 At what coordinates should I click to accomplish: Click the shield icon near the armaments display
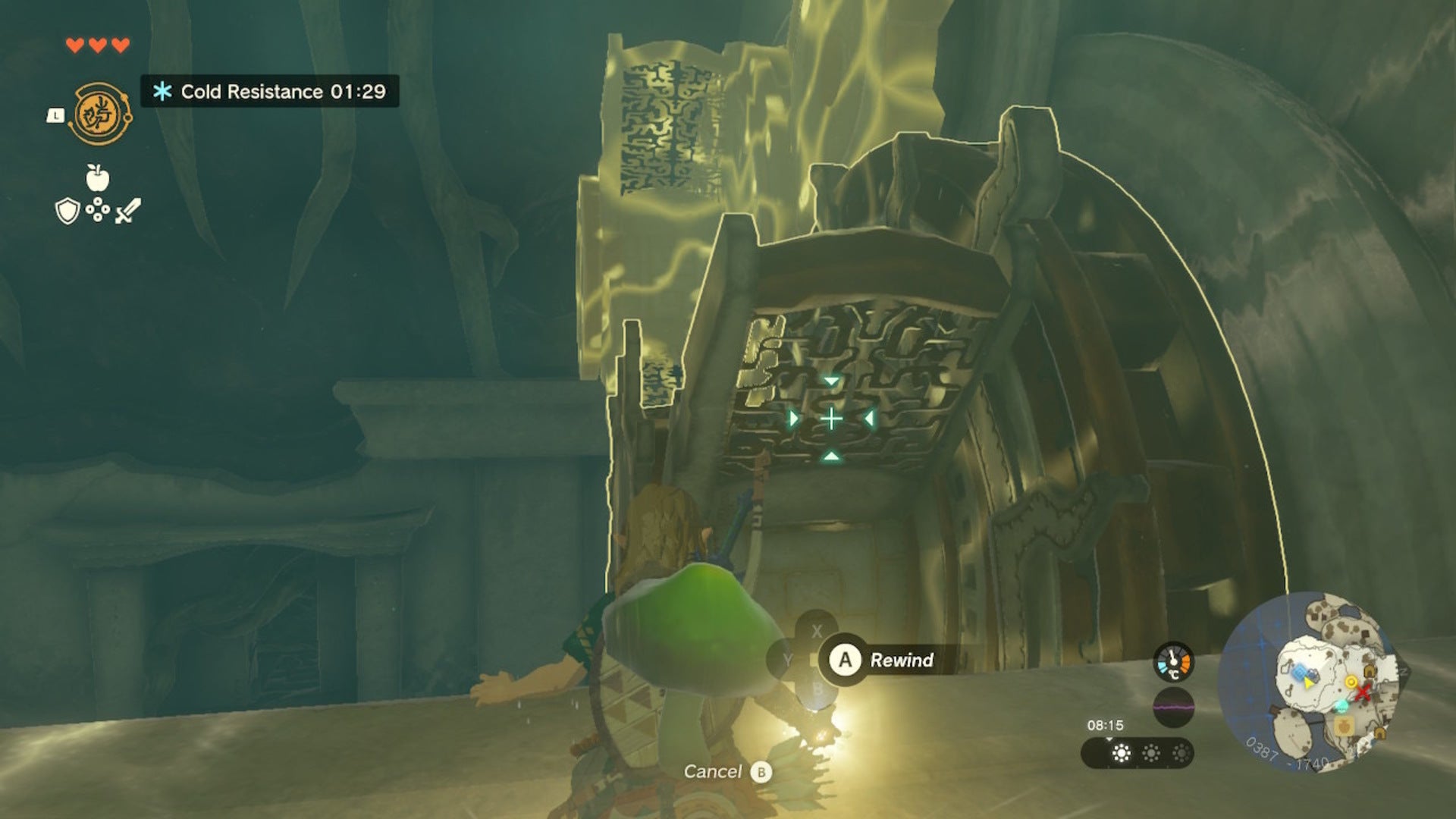click(x=67, y=212)
